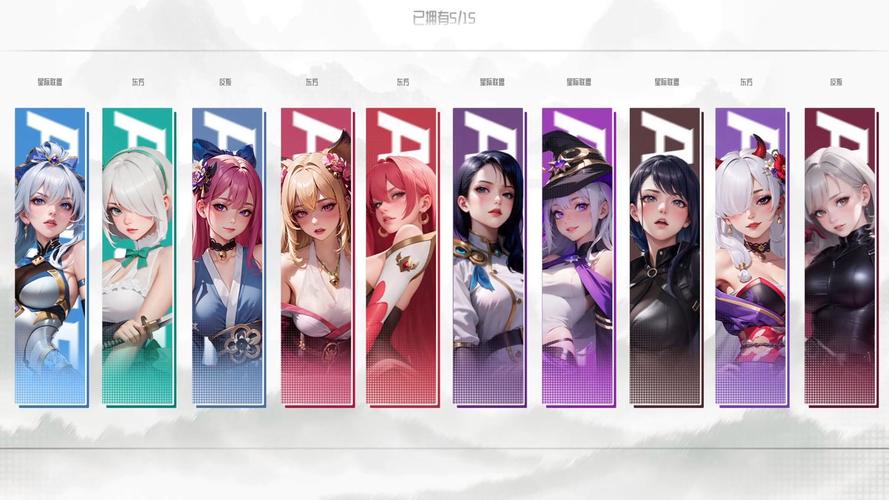Image resolution: width=889 pixels, height=500 pixels.
Task: Choose the brown card character in the black jacket
Action: [x=664, y=255]
